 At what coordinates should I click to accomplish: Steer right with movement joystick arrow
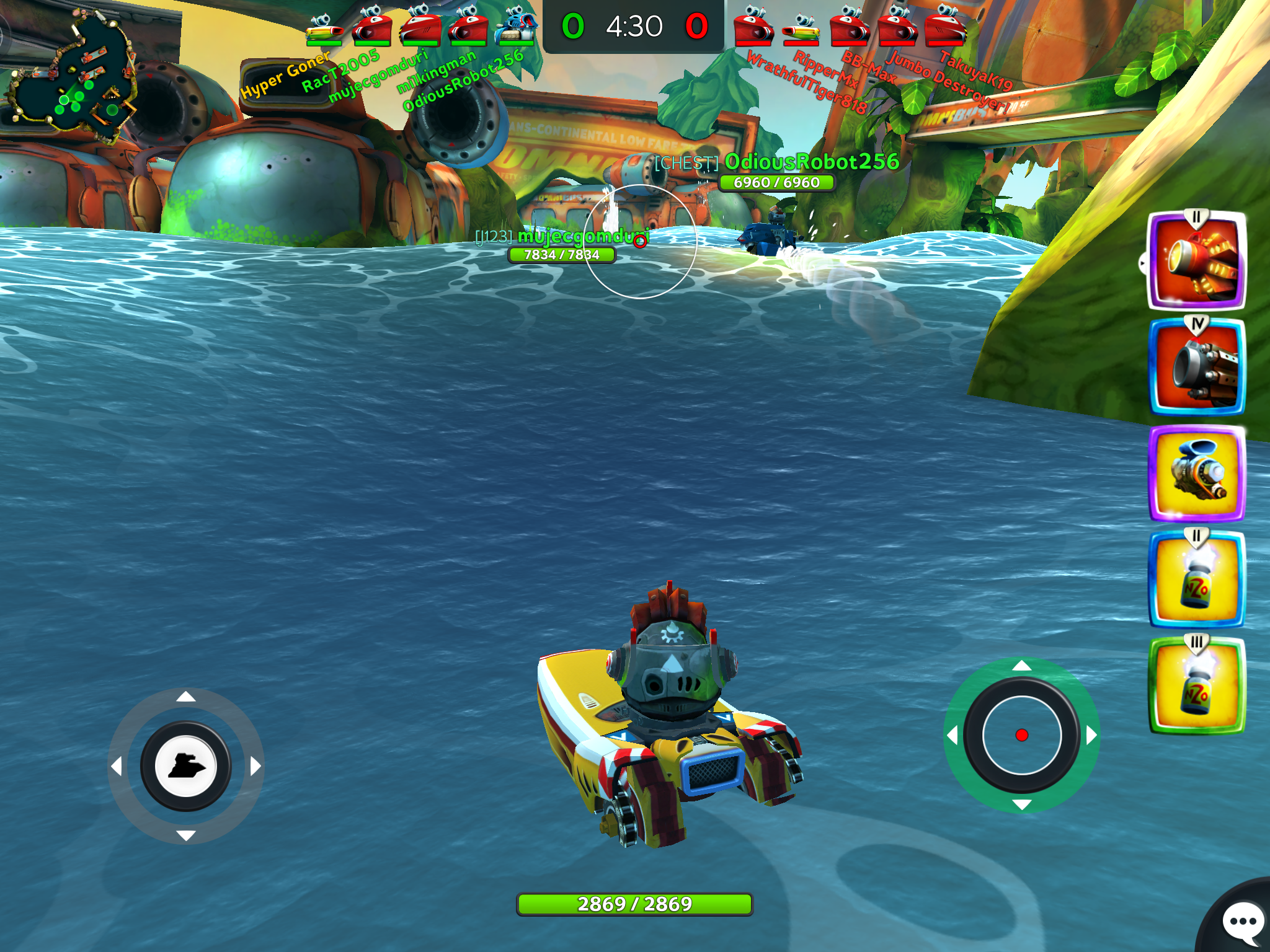255,767
